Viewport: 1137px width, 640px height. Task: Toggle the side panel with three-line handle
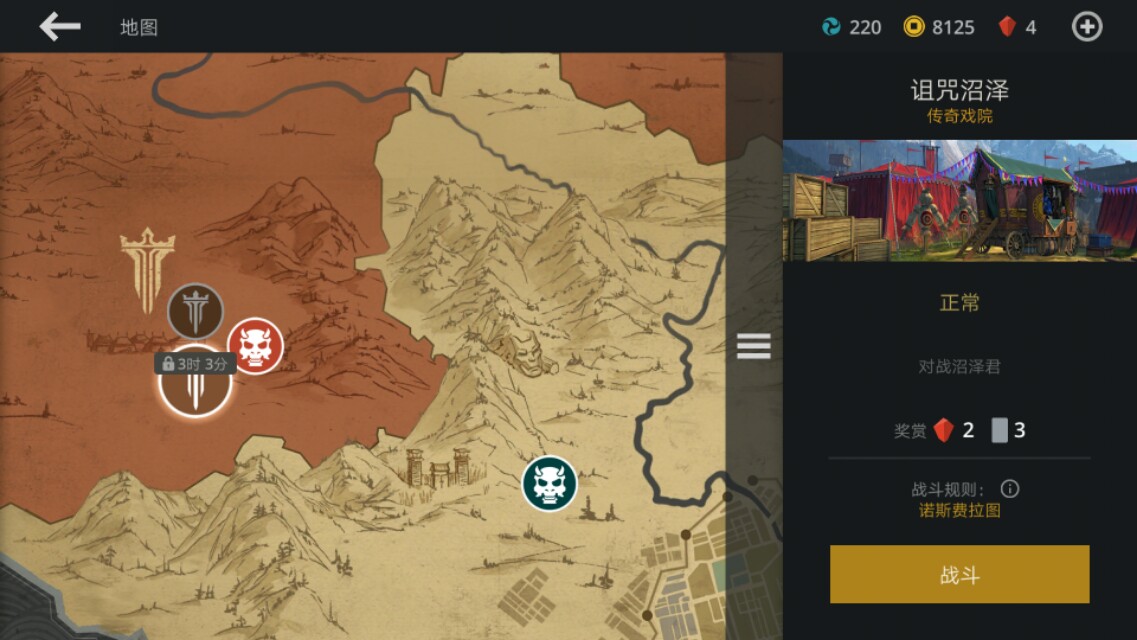click(753, 346)
